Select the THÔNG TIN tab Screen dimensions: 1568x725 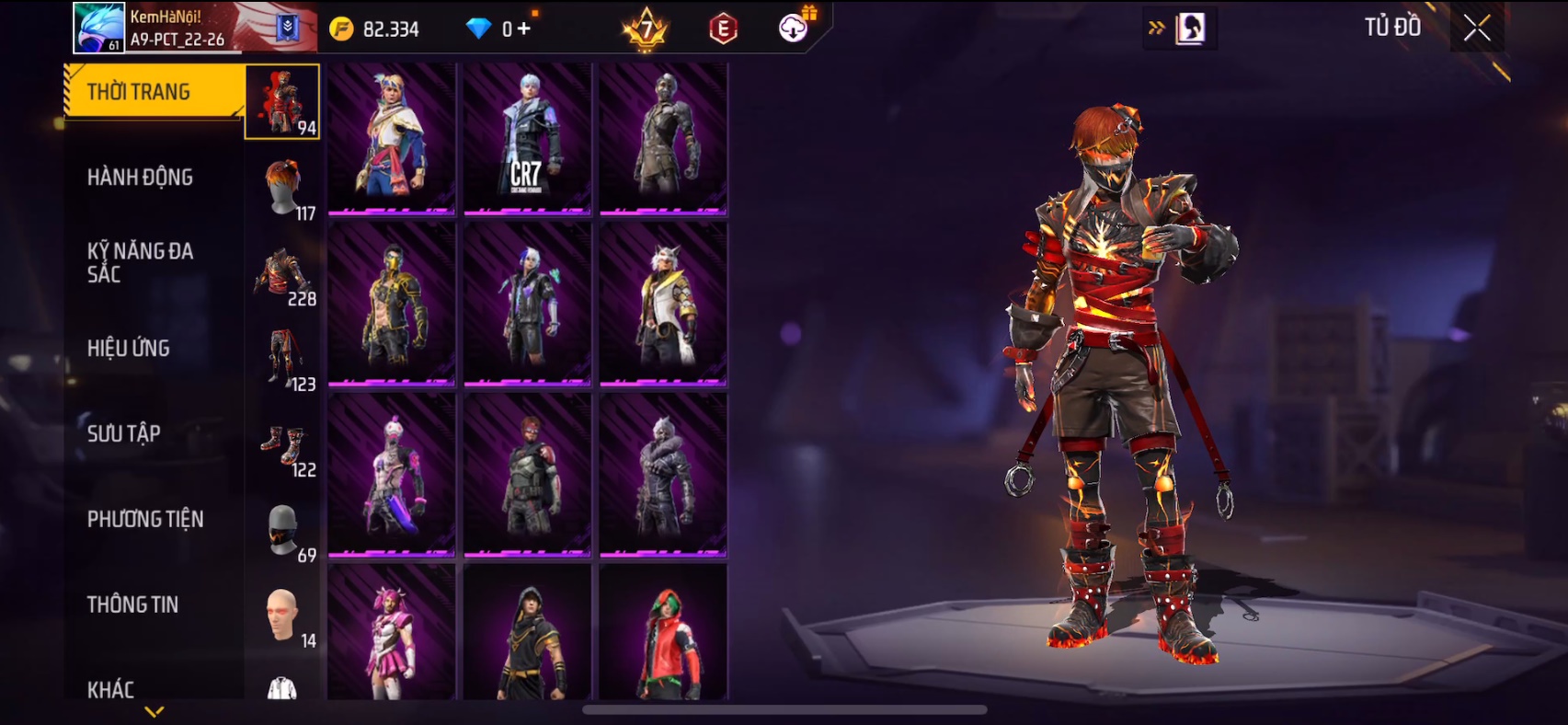133,604
